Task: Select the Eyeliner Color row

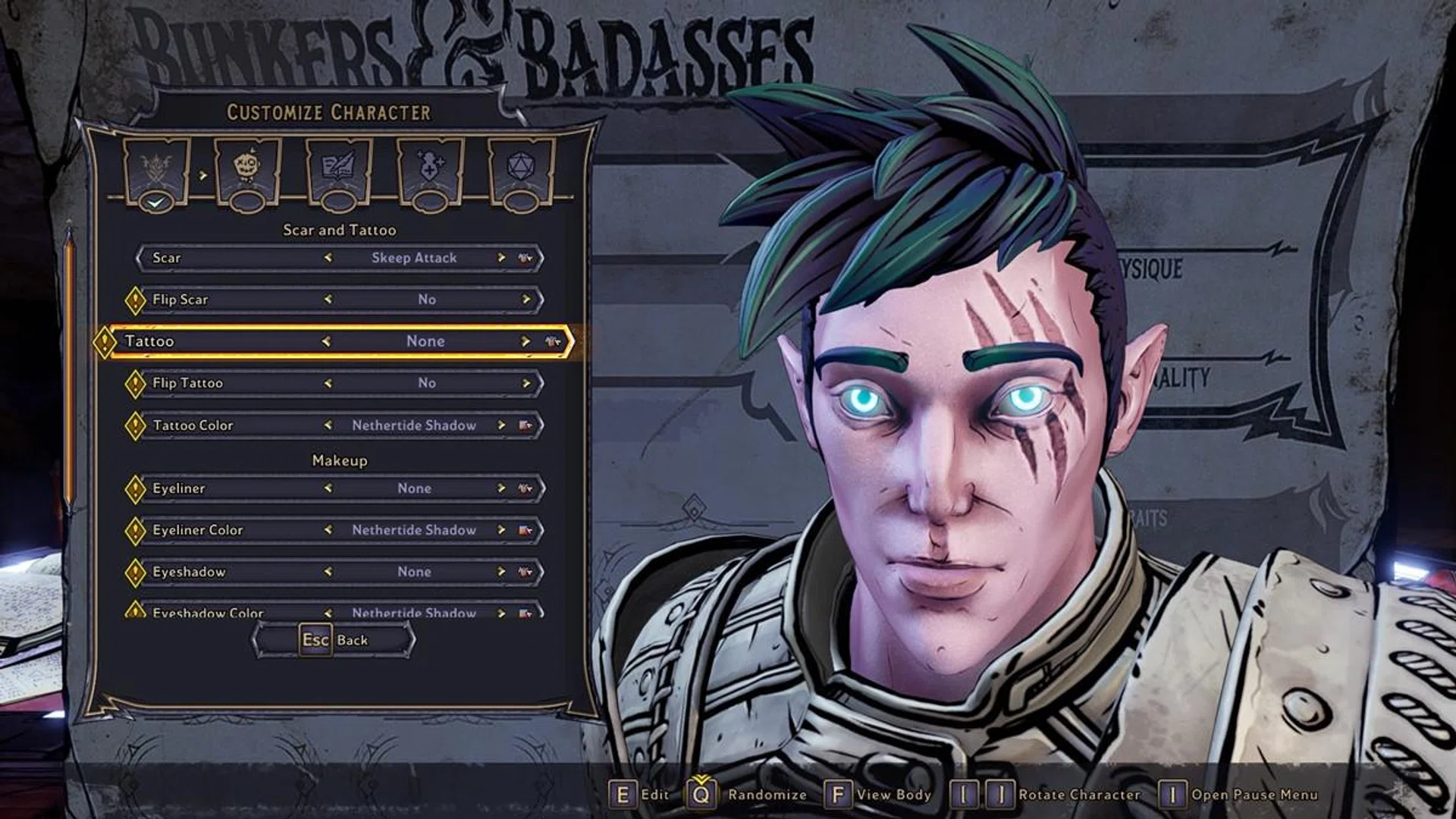Action: click(227, 530)
